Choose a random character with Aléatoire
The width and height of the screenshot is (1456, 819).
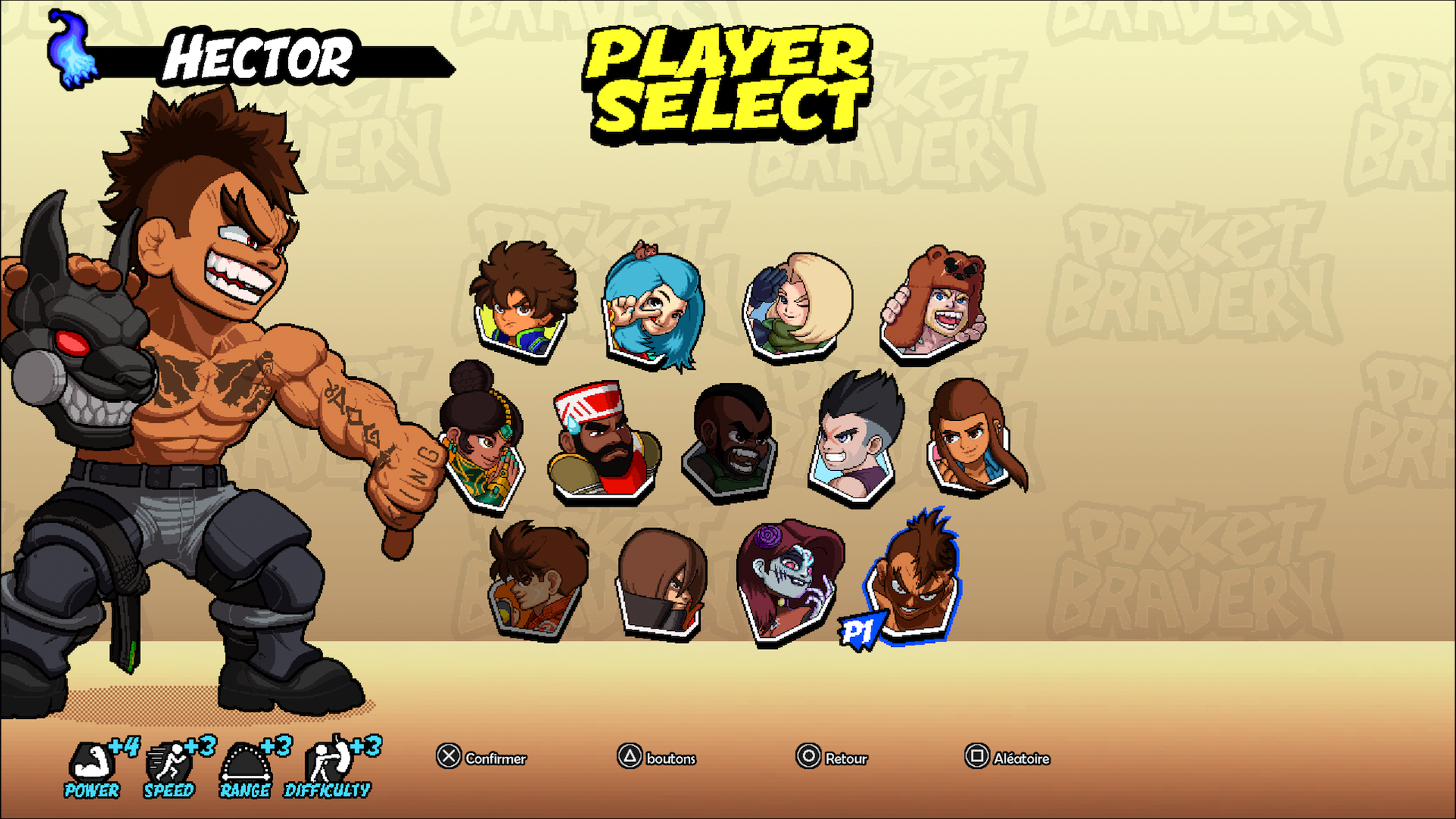(x=1007, y=758)
